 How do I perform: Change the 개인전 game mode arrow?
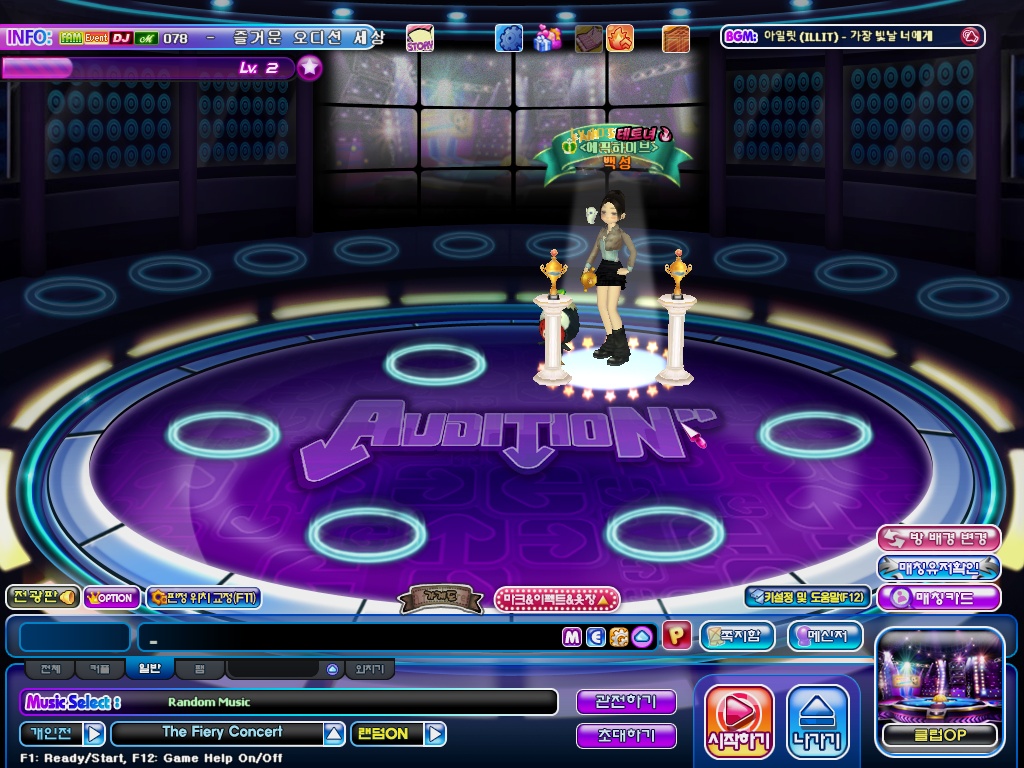[94, 734]
